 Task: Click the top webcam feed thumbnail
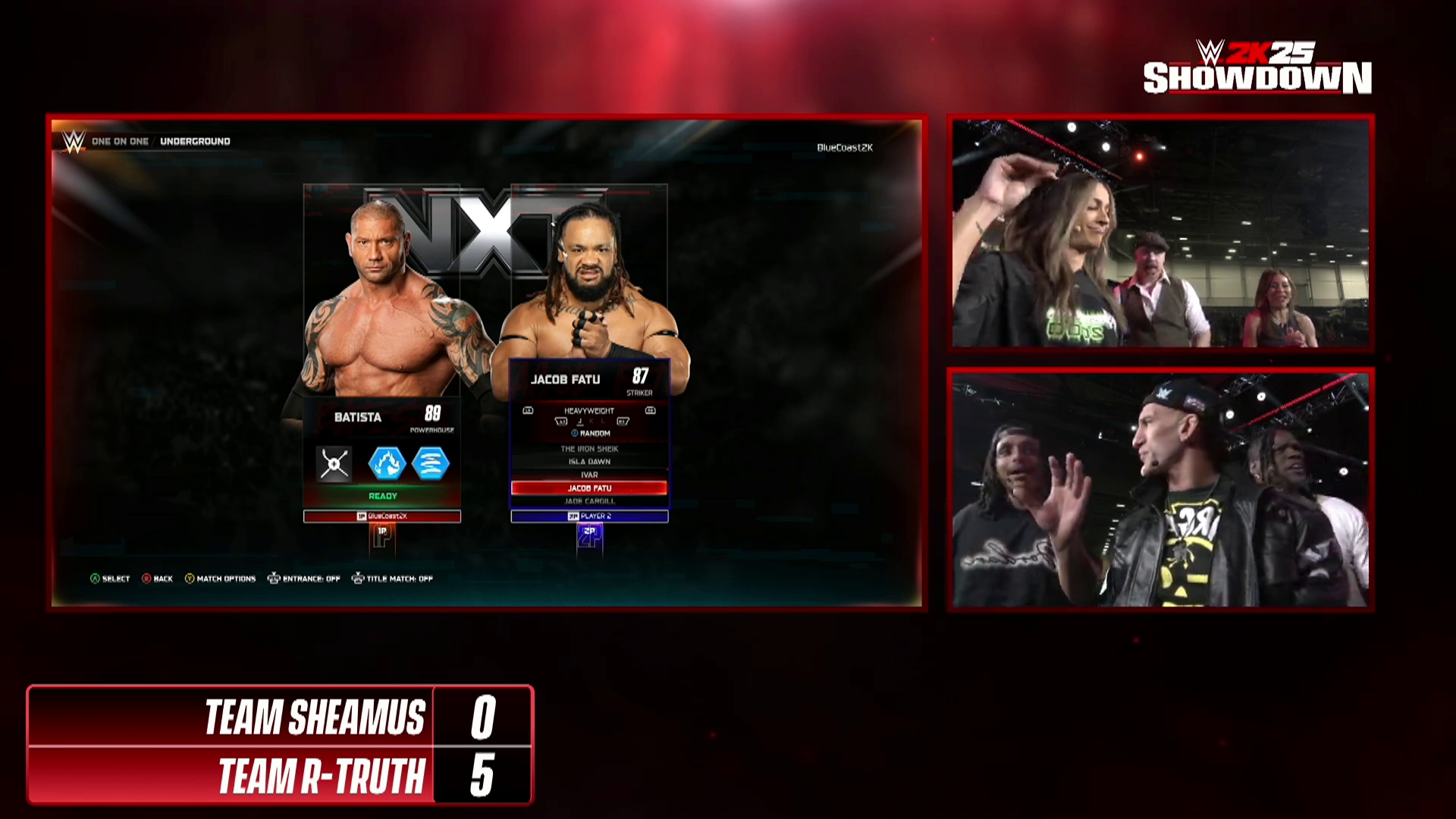1160,233
